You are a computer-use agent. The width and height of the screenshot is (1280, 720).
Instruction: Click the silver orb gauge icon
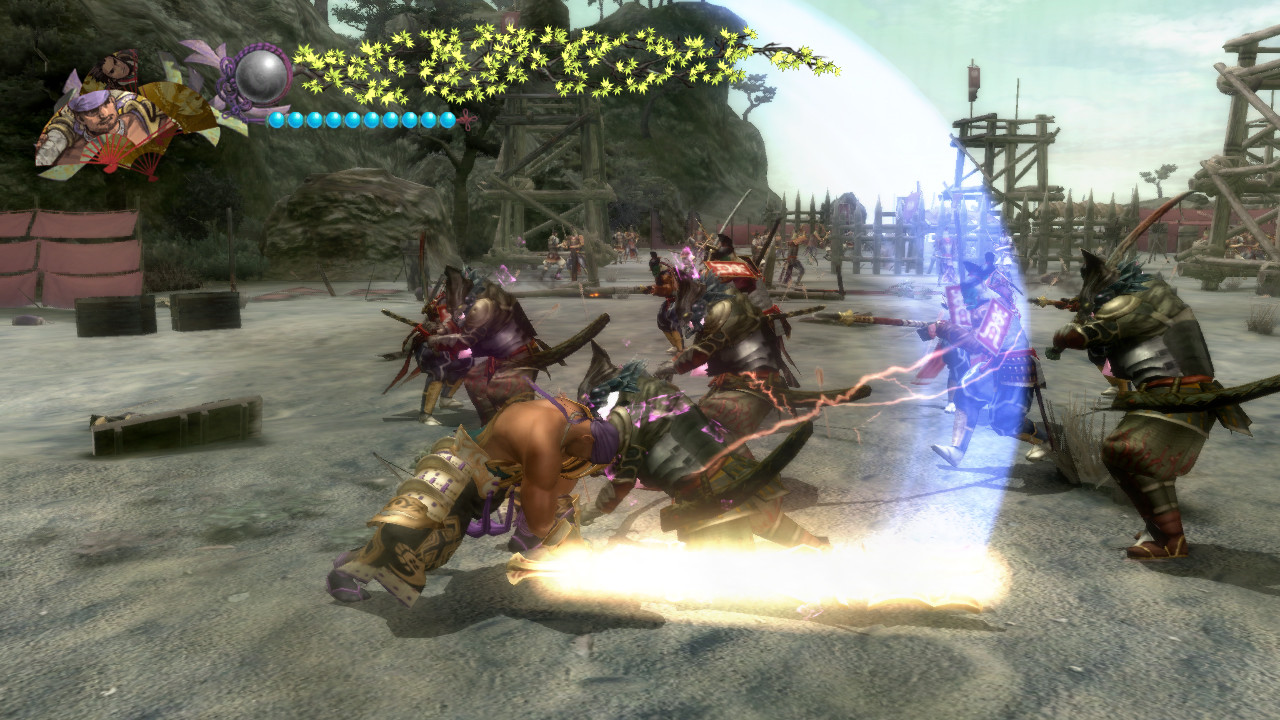(x=262, y=74)
